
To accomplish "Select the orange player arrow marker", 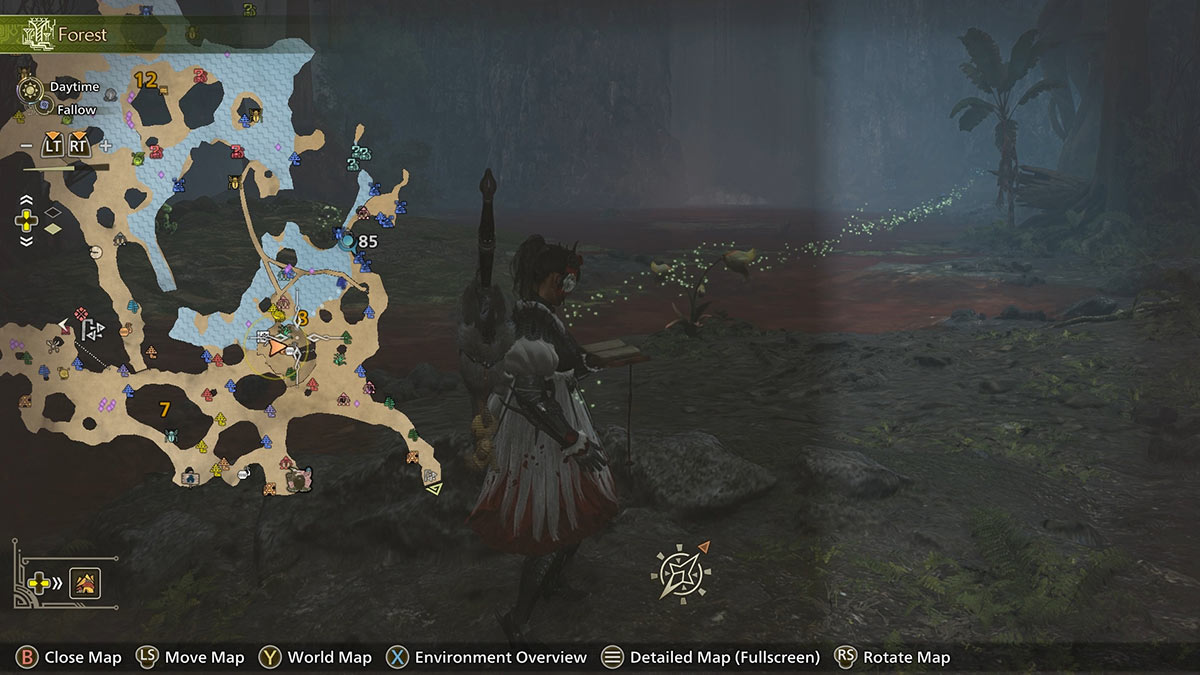I will pyautogui.click(x=277, y=346).
